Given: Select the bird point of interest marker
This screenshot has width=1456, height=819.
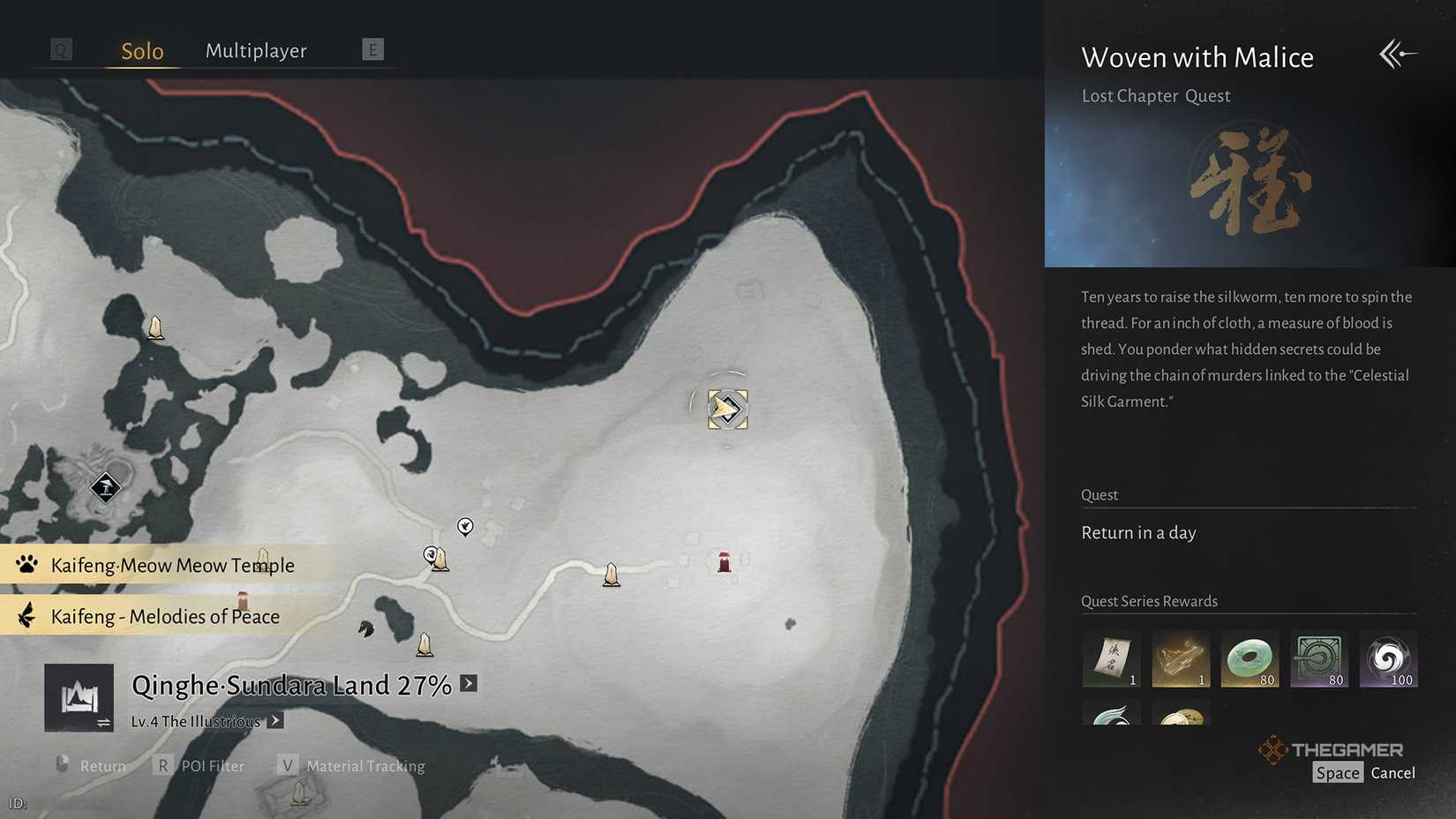Looking at the screenshot, I should click(465, 527).
